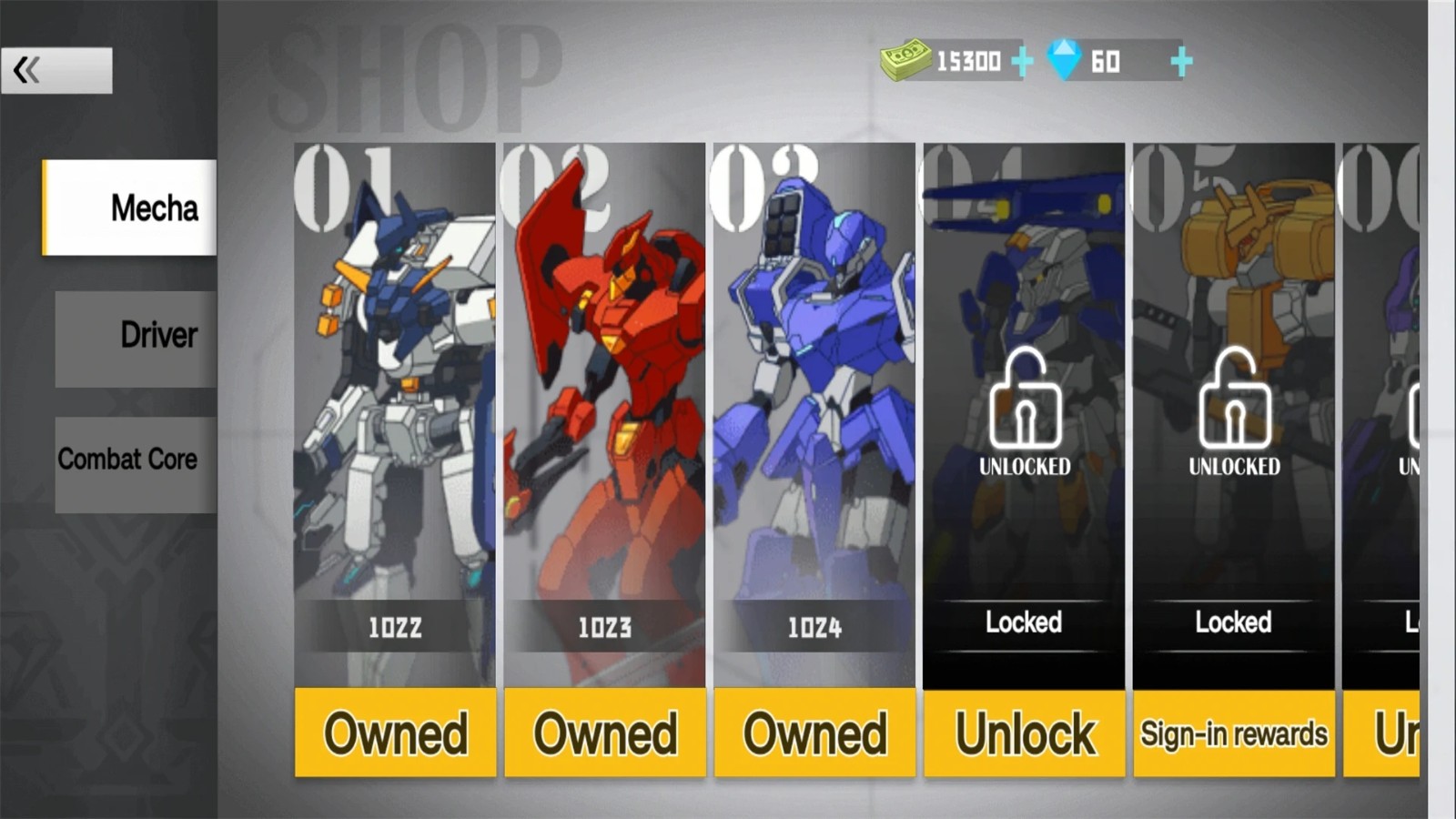Click the Owned button under mecha 1023
This screenshot has width=1456, height=819.
(604, 733)
